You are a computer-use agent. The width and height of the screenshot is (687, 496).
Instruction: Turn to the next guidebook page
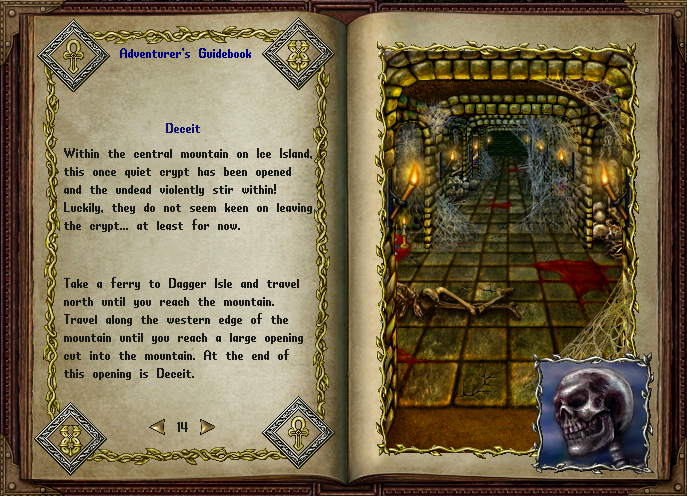207,427
